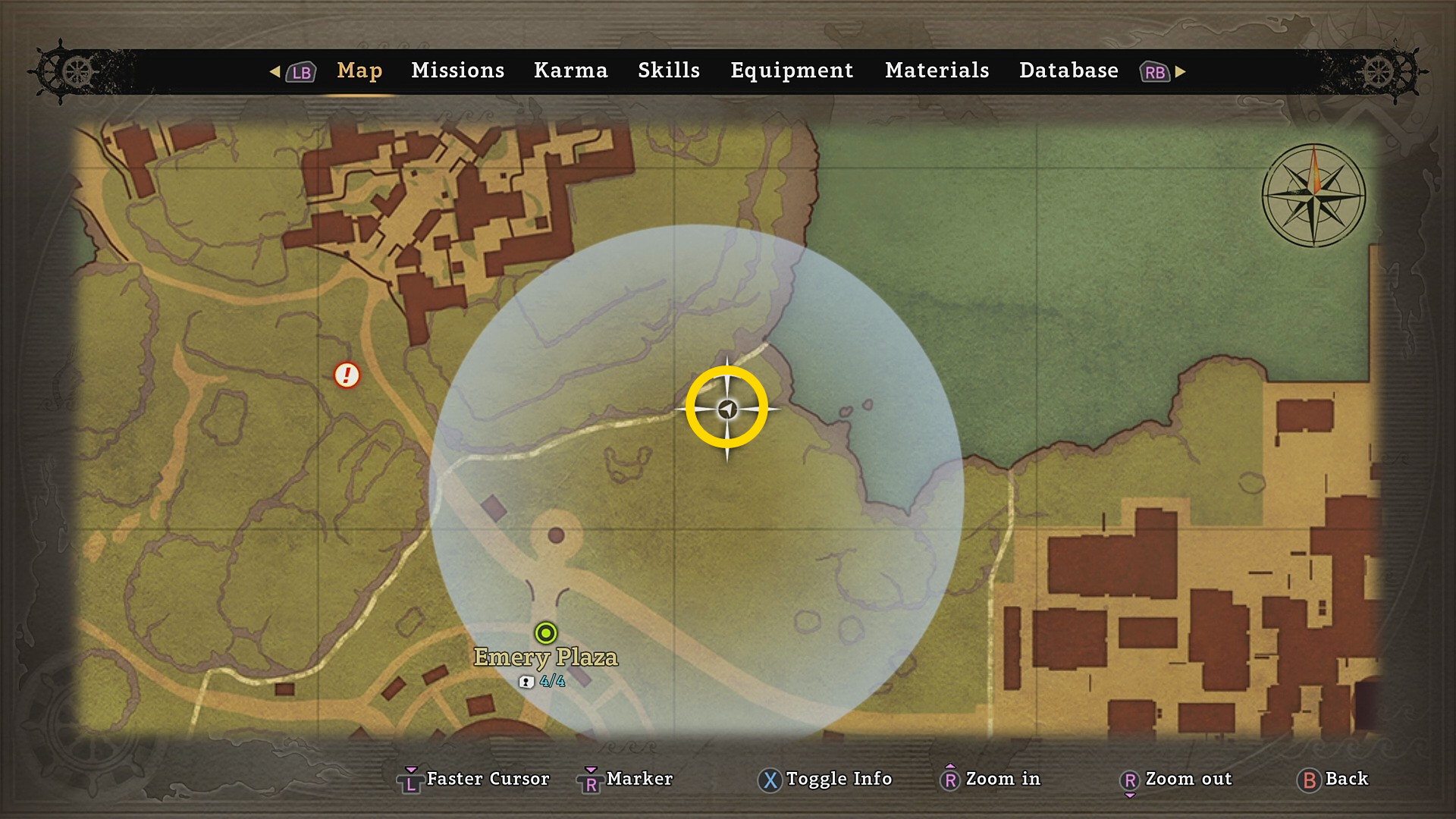The image size is (1456, 819).
Task: Select the Karma tab
Action: pyautogui.click(x=570, y=71)
